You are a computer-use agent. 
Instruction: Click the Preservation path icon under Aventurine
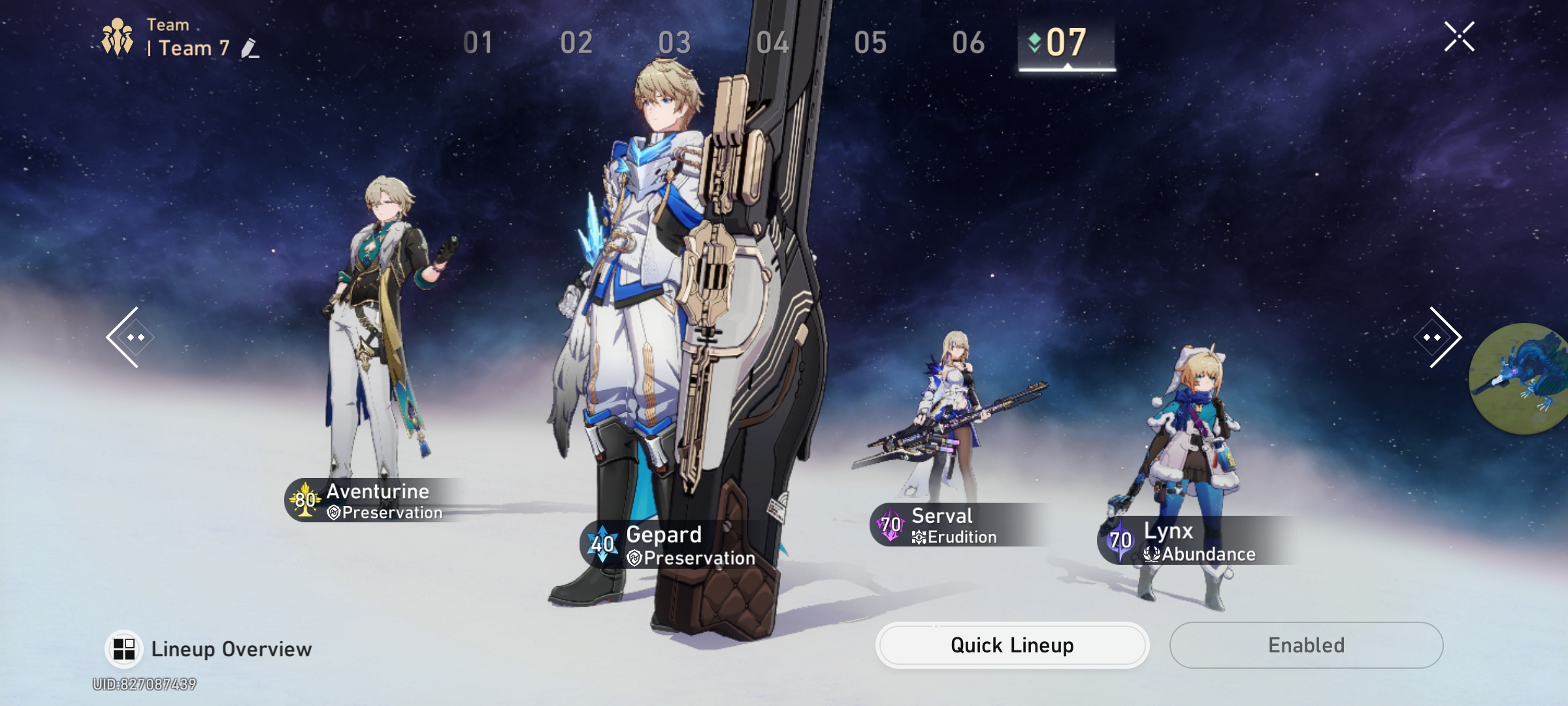(x=333, y=513)
